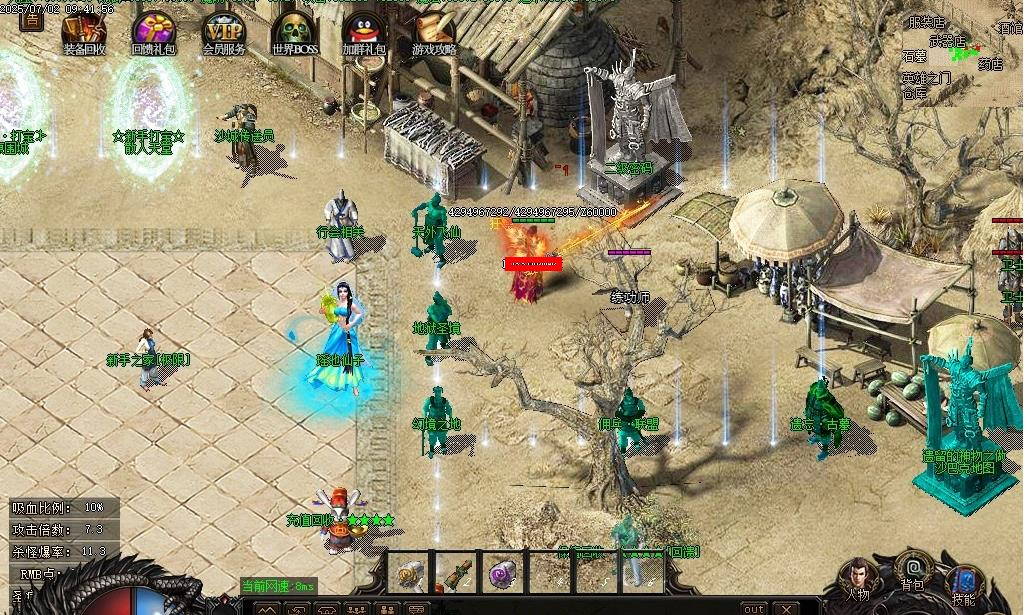Use the purple swirl scroll hotbar item
1030x615 pixels.
[503, 573]
